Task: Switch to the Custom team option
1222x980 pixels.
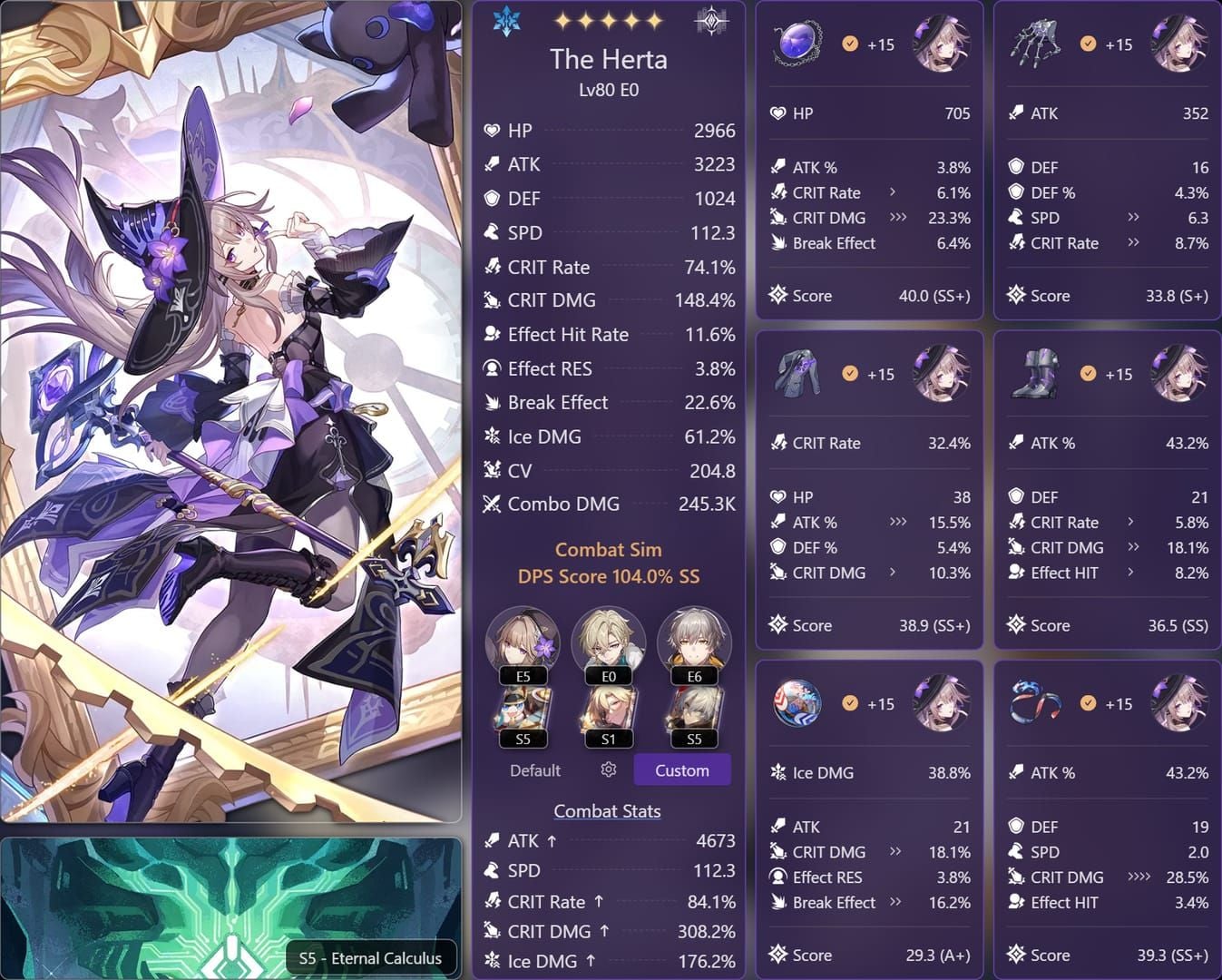Action: pyautogui.click(x=681, y=770)
